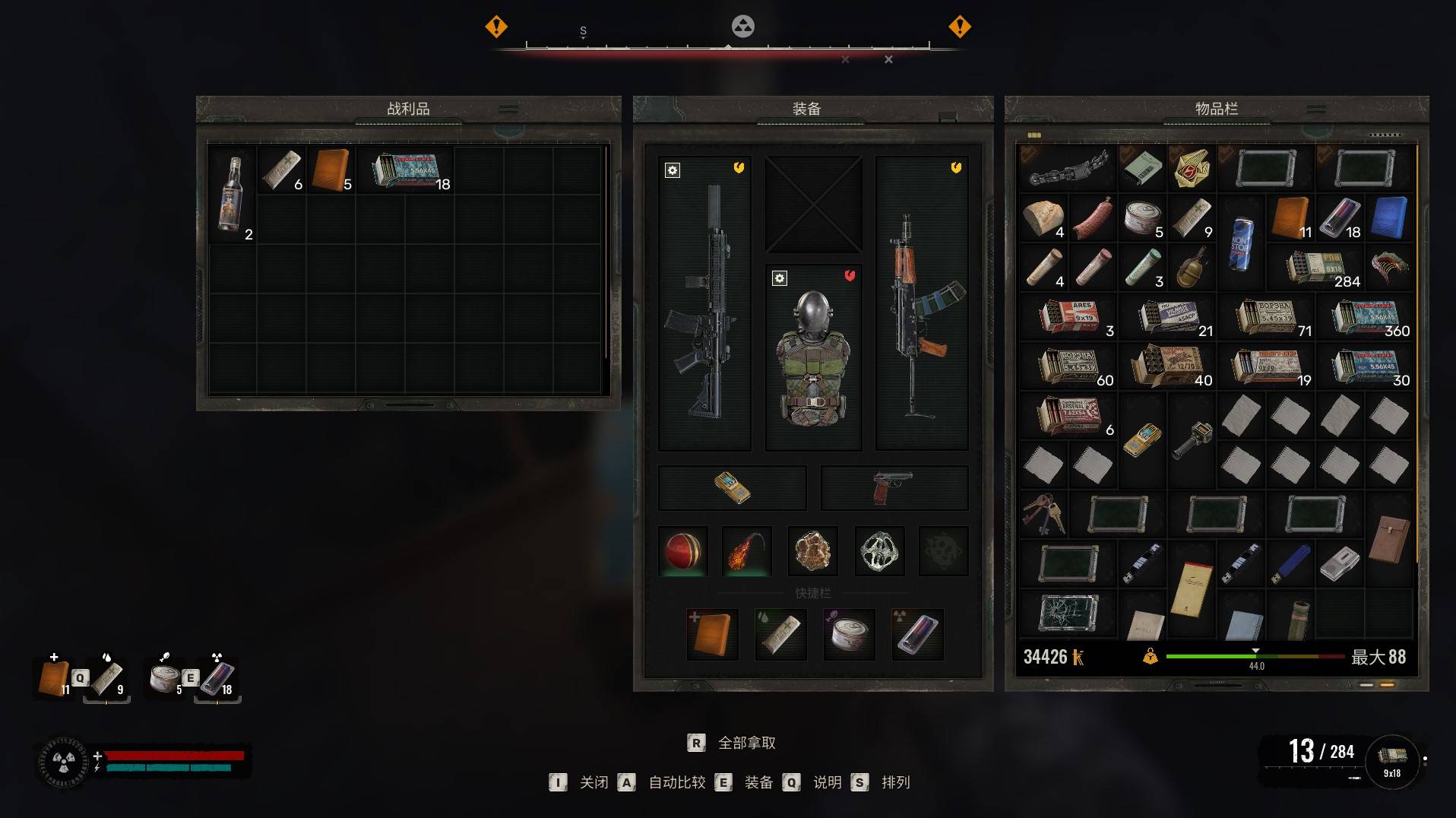Click the energy drink in the 快捷栏 row

917,634
